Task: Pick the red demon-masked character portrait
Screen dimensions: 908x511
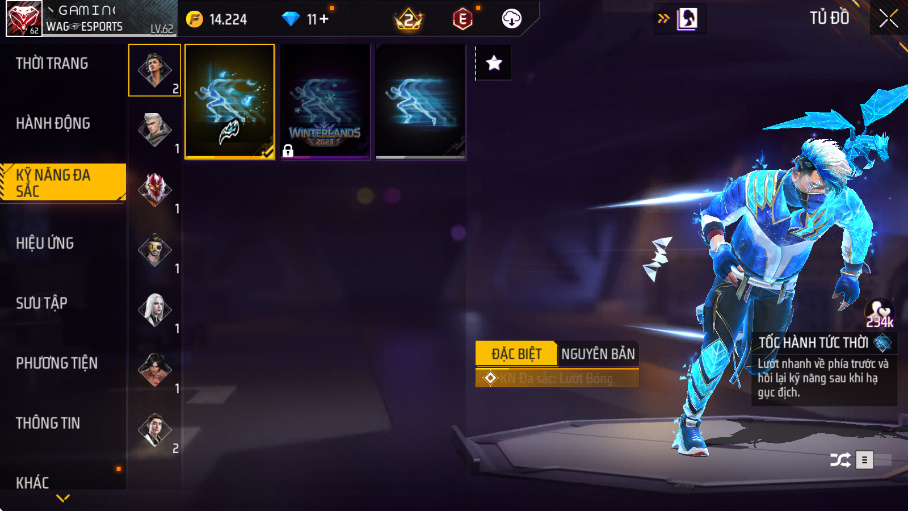Action: pyautogui.click(x=155, y=189)
